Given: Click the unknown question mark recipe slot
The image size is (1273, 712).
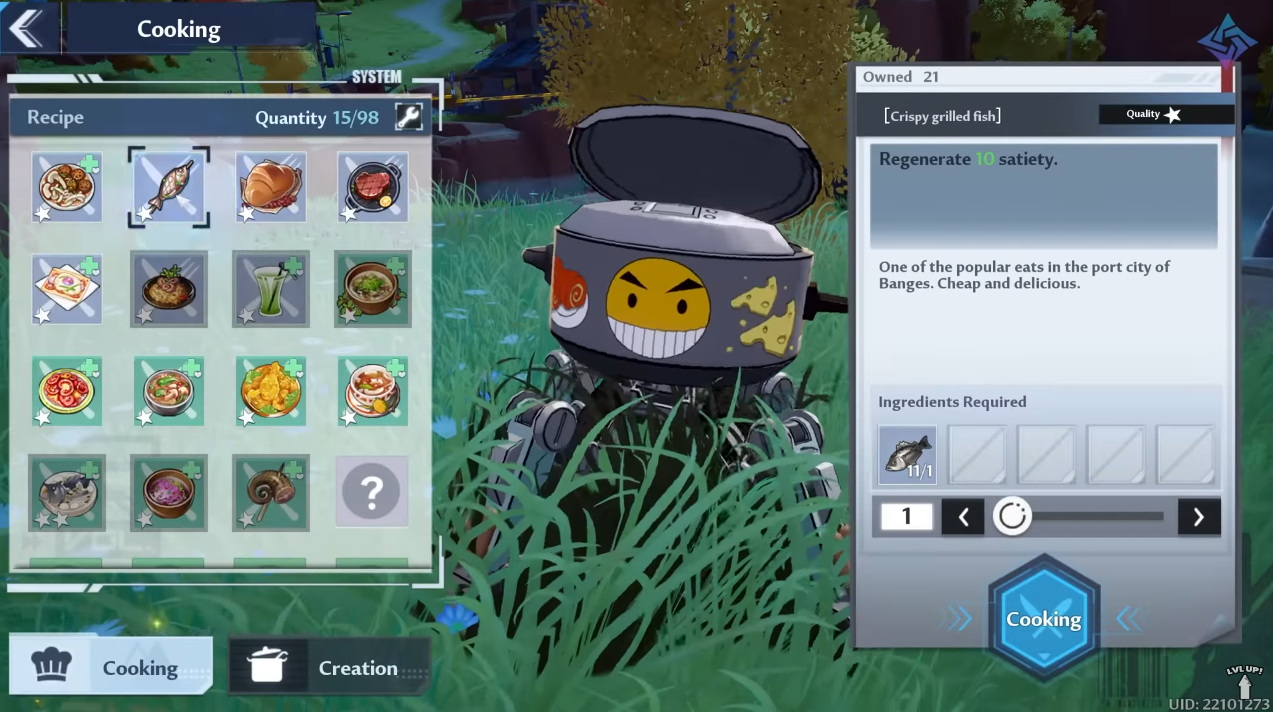Looking at the screenshot, I should [x=372, y=492].
